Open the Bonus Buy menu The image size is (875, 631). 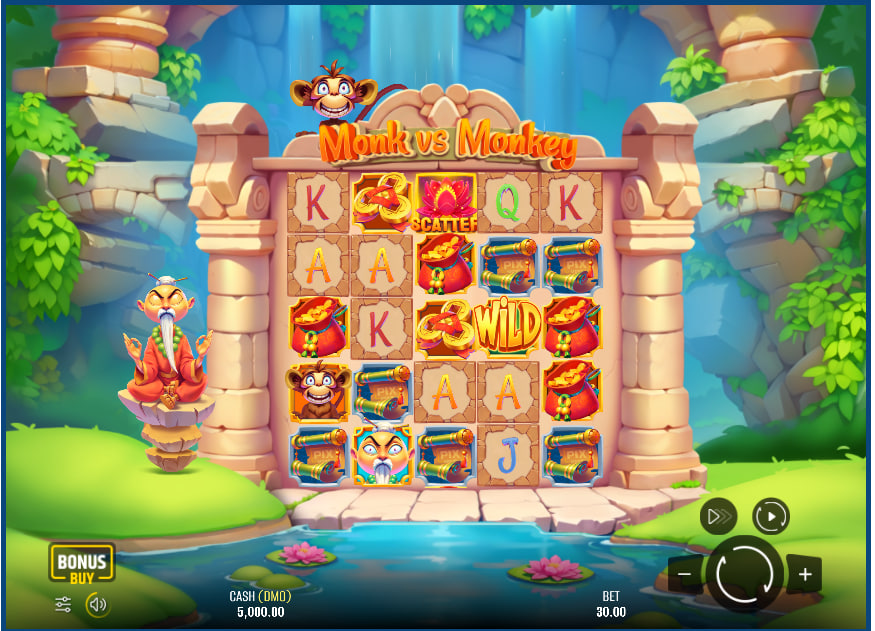pos(82,563)
